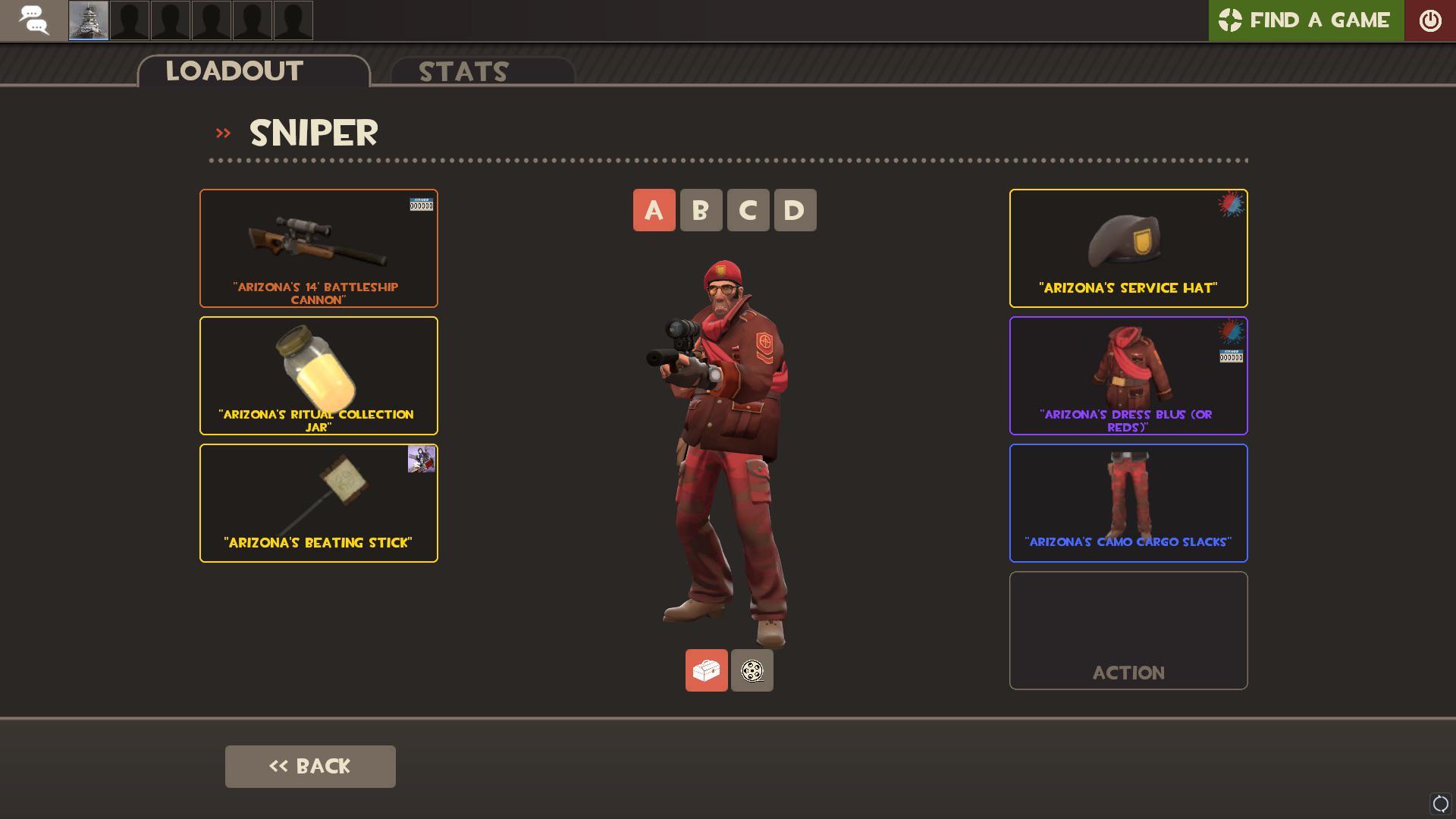Select loadout preset B
The image size is (1456, 819).
[701, 210]
